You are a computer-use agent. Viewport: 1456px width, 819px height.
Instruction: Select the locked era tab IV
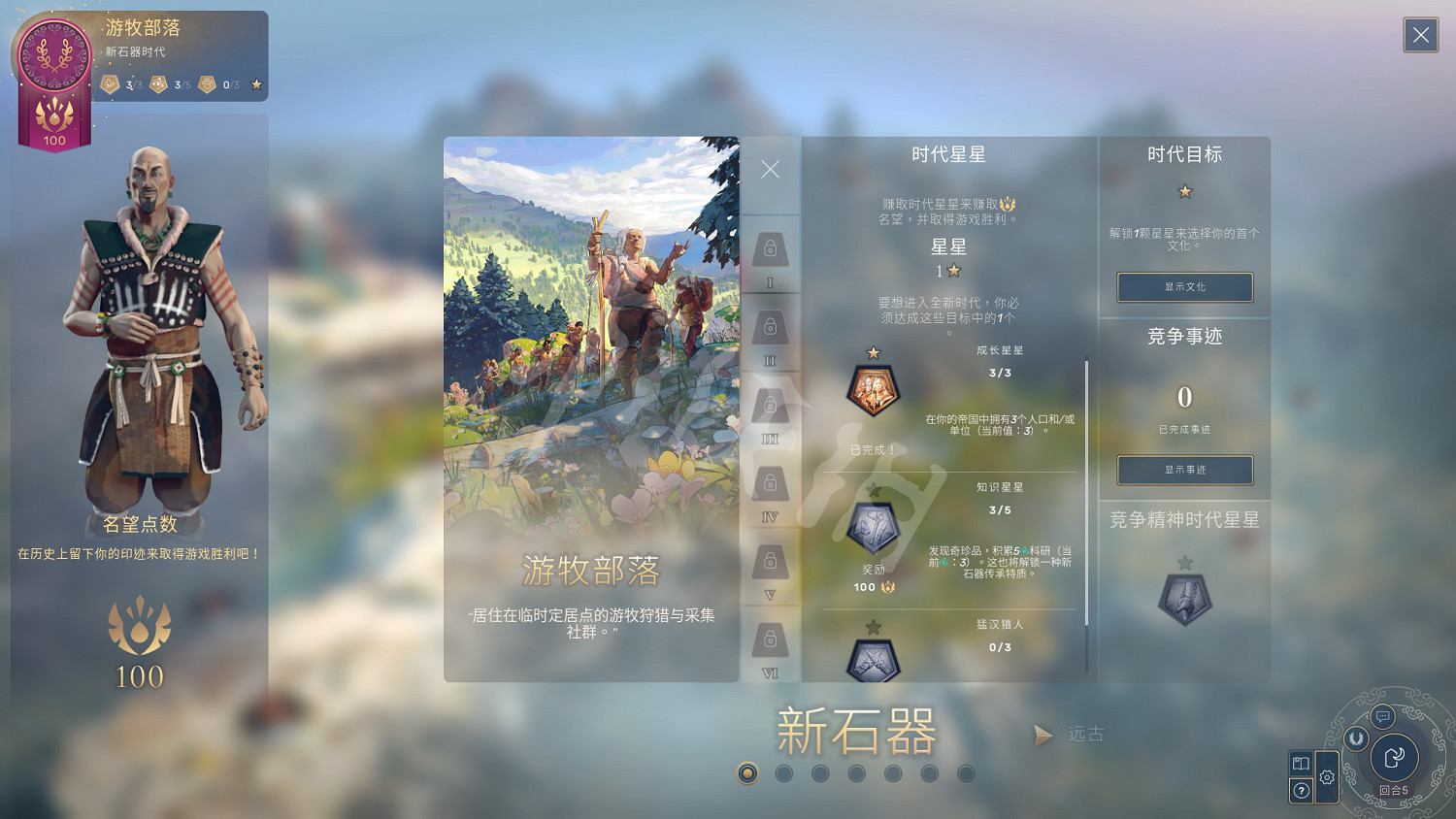point(770,485)
